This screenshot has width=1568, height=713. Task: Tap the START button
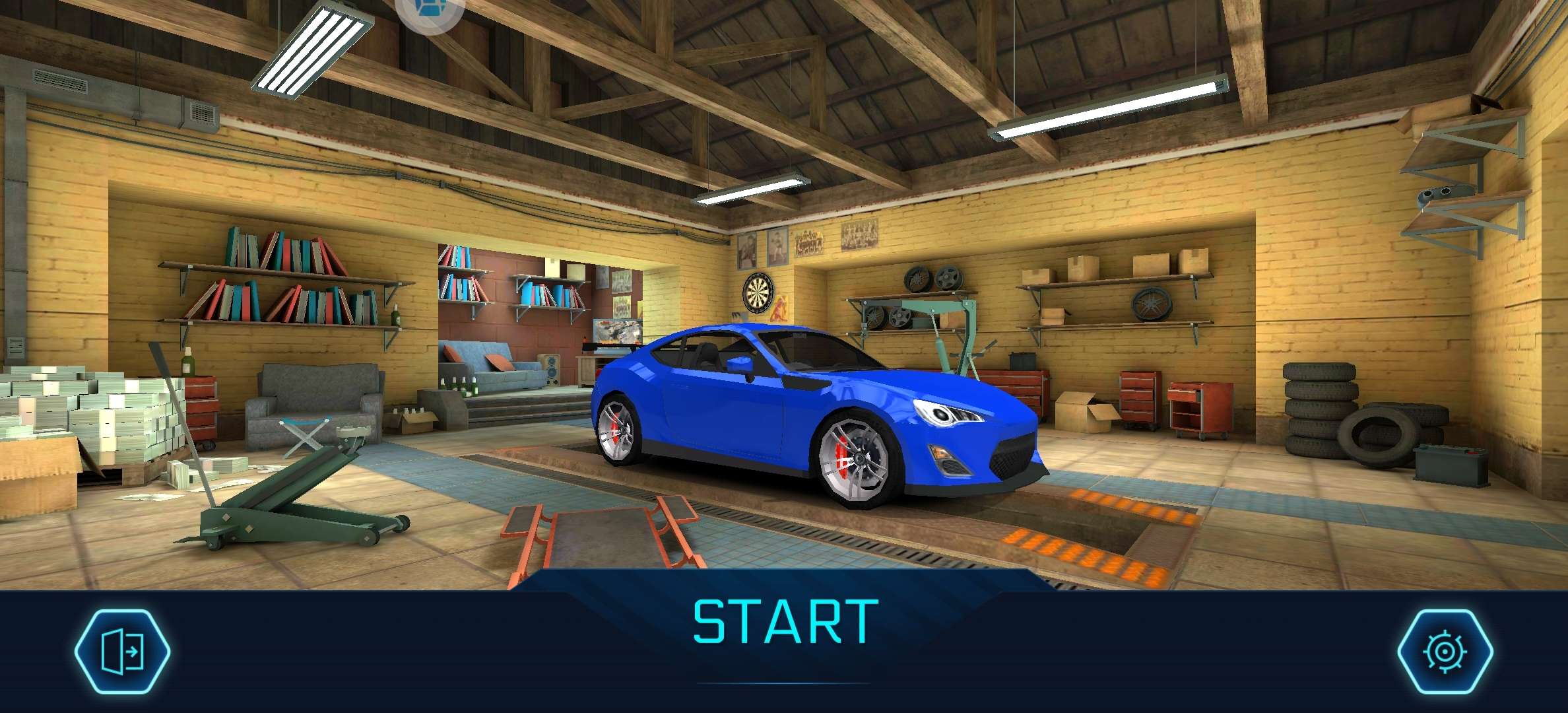click(785, 622)
